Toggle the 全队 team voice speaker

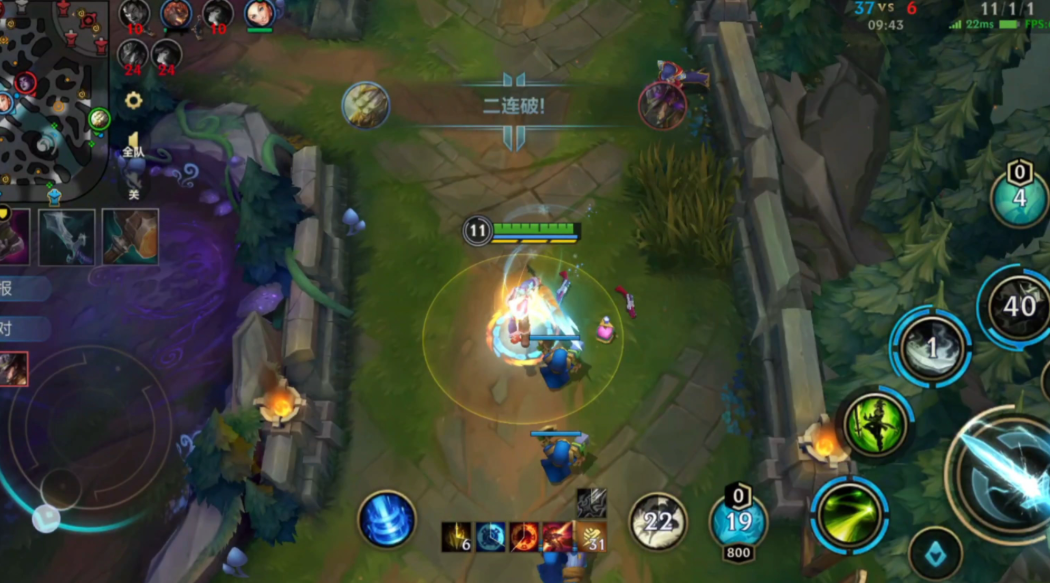coord(133,144)
